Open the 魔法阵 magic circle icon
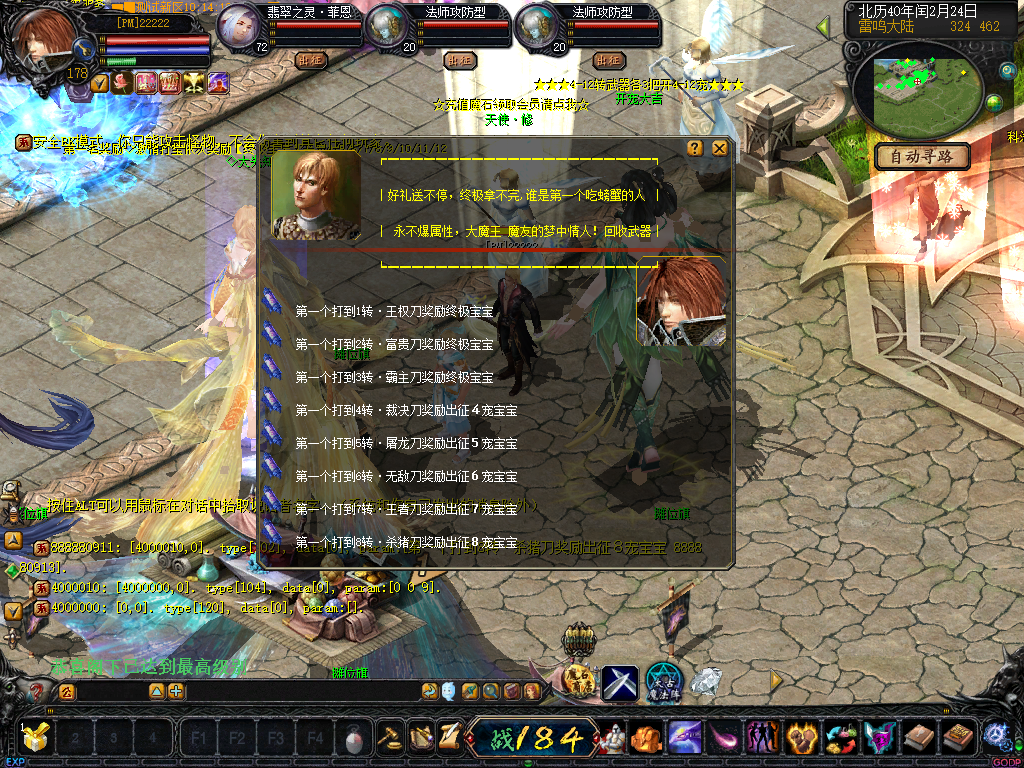This screenshot has height=768, width=1024. coord(663,681)
